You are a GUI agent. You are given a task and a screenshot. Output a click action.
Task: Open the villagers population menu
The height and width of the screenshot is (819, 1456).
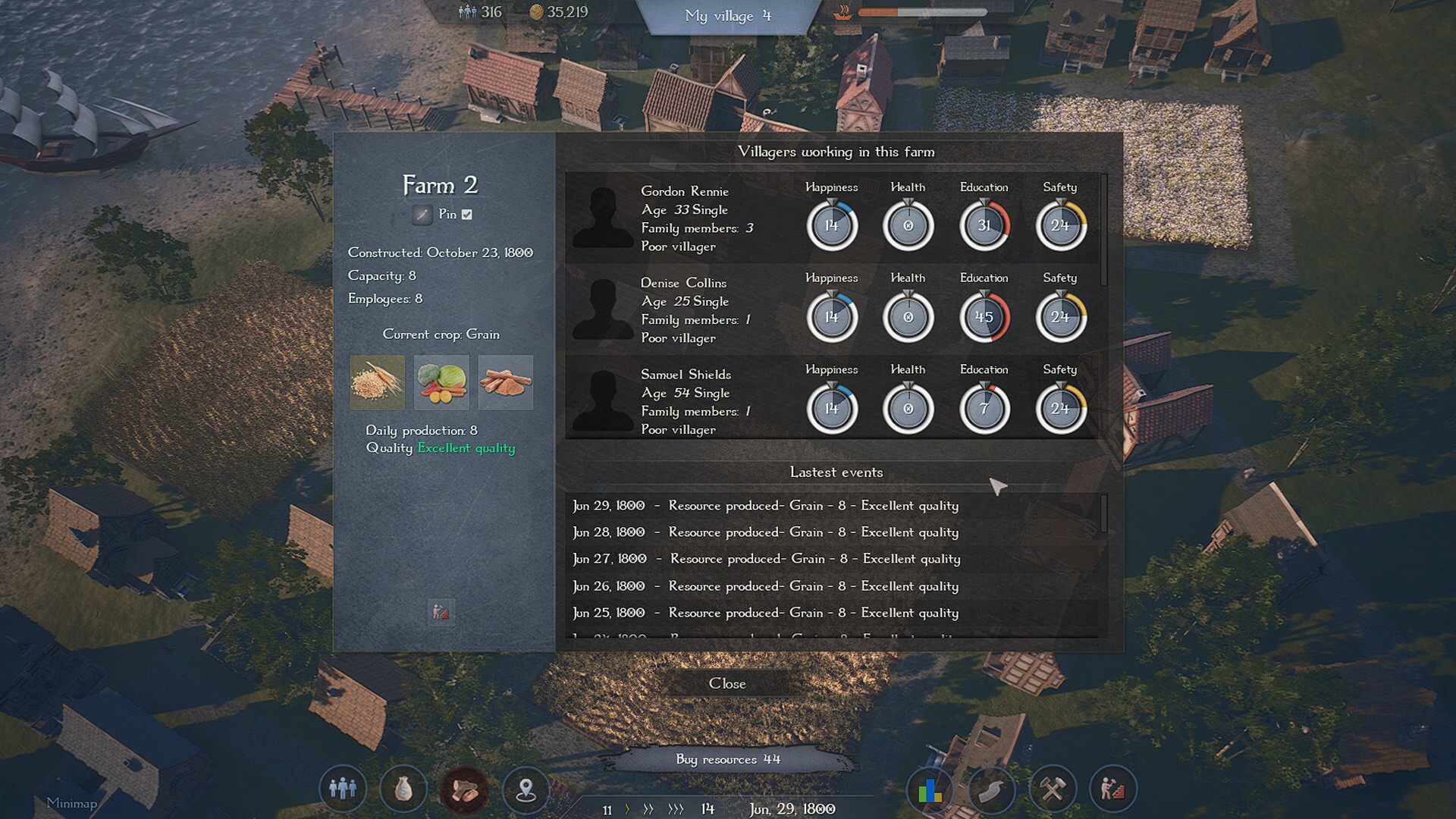pos(343,789)
